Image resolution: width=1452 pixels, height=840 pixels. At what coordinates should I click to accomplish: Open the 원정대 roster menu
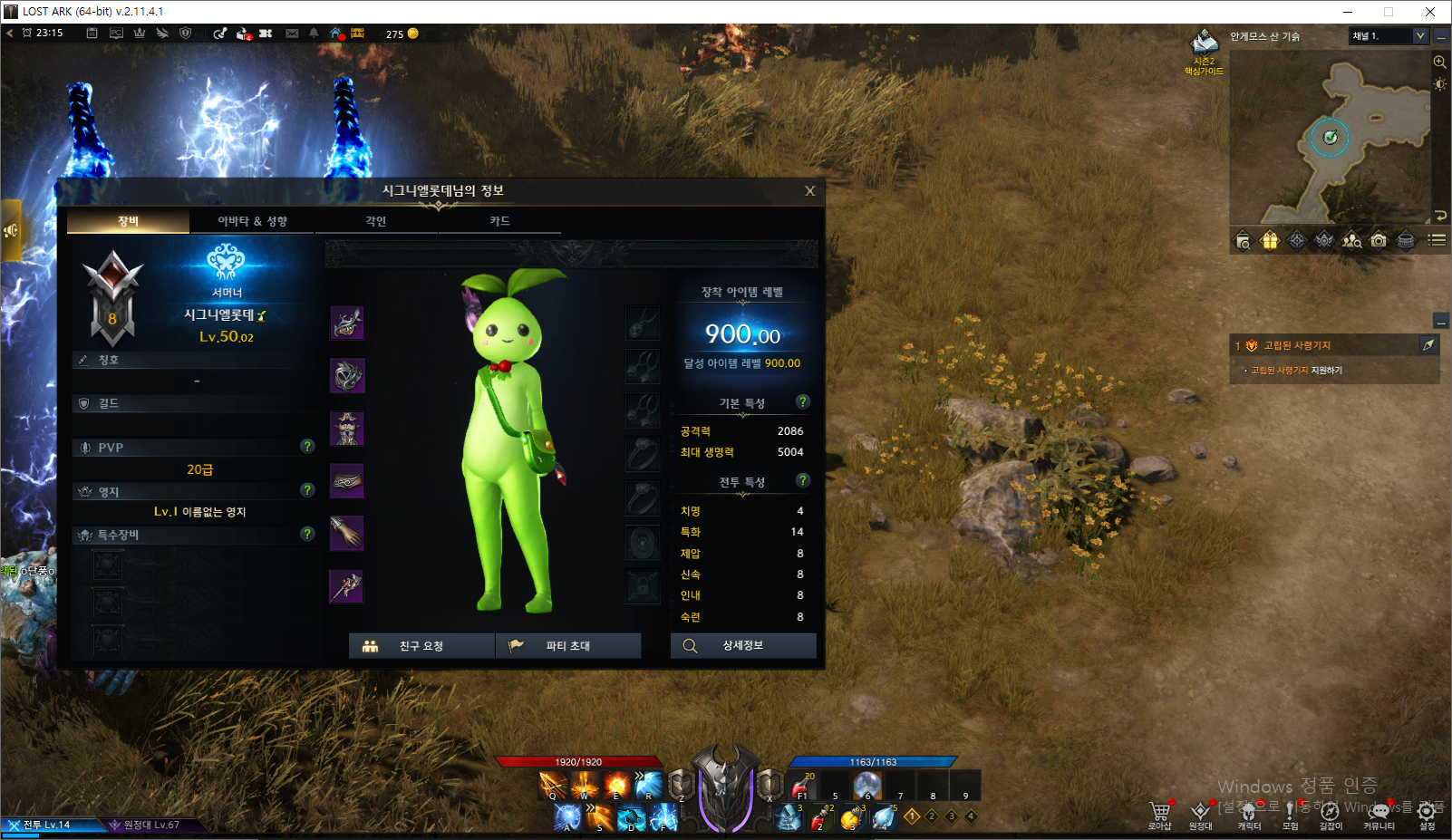(x=1200, y=814)
